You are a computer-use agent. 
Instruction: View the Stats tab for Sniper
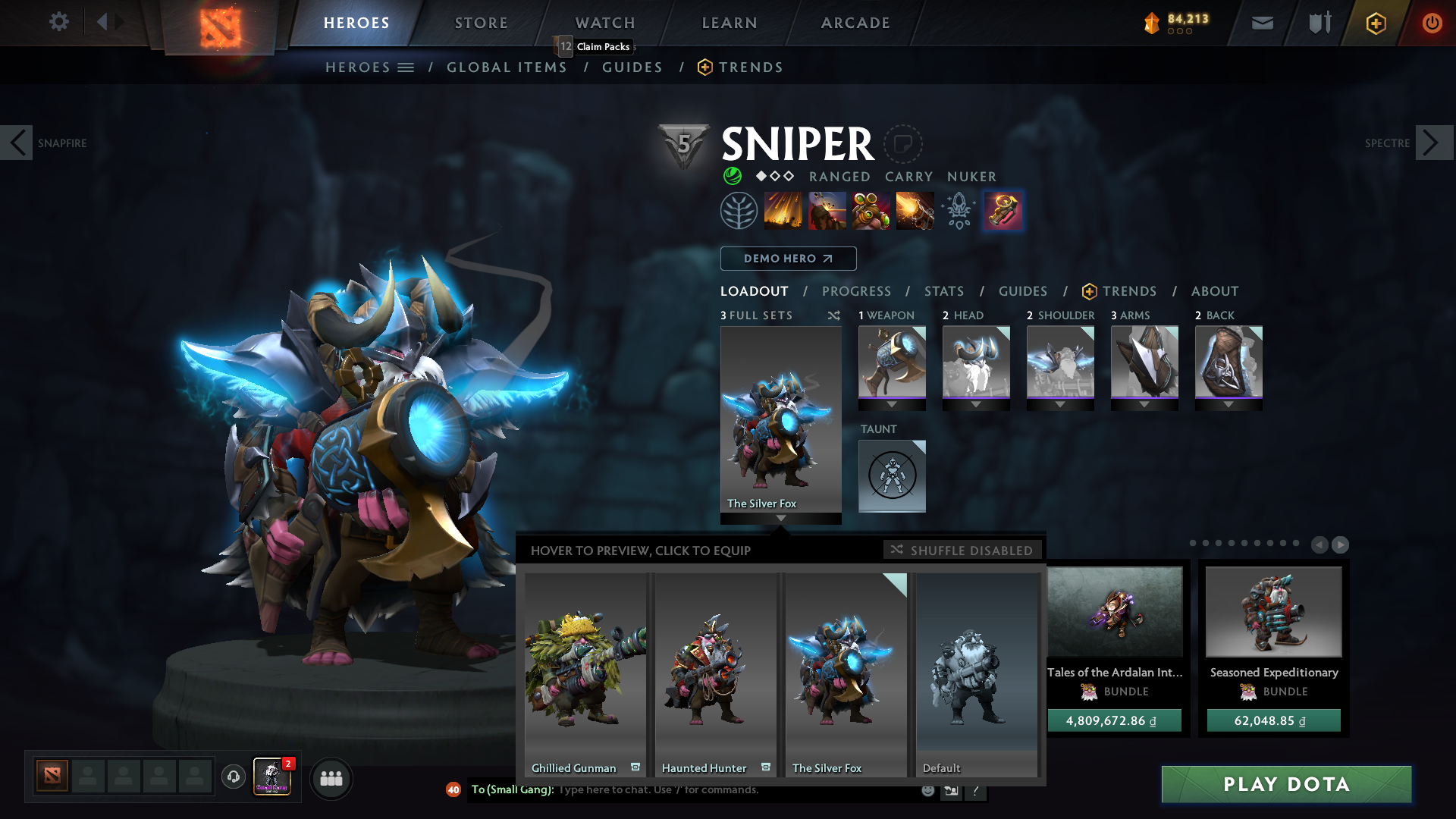944,291
